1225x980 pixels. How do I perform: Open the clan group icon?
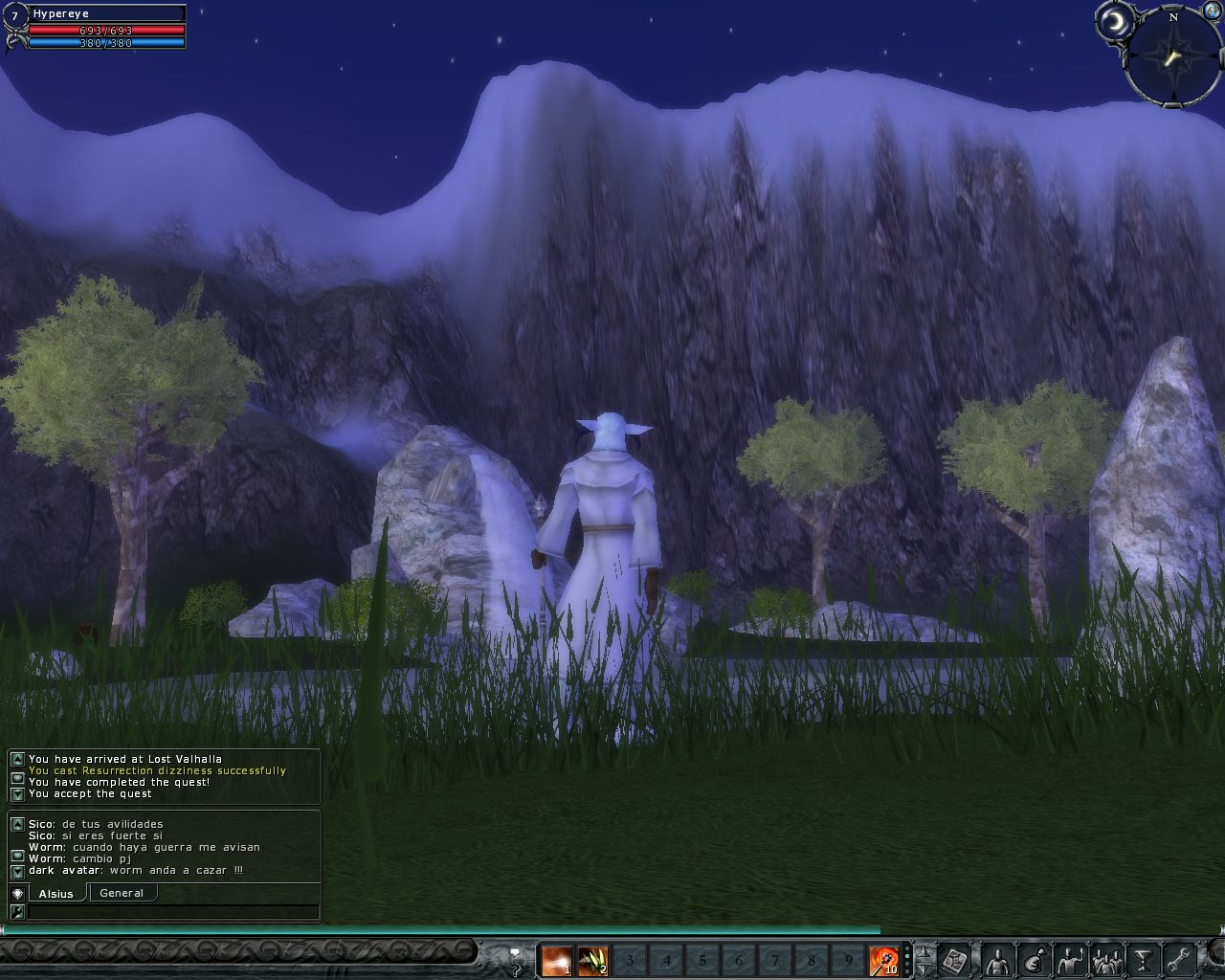click(1107, 959)
